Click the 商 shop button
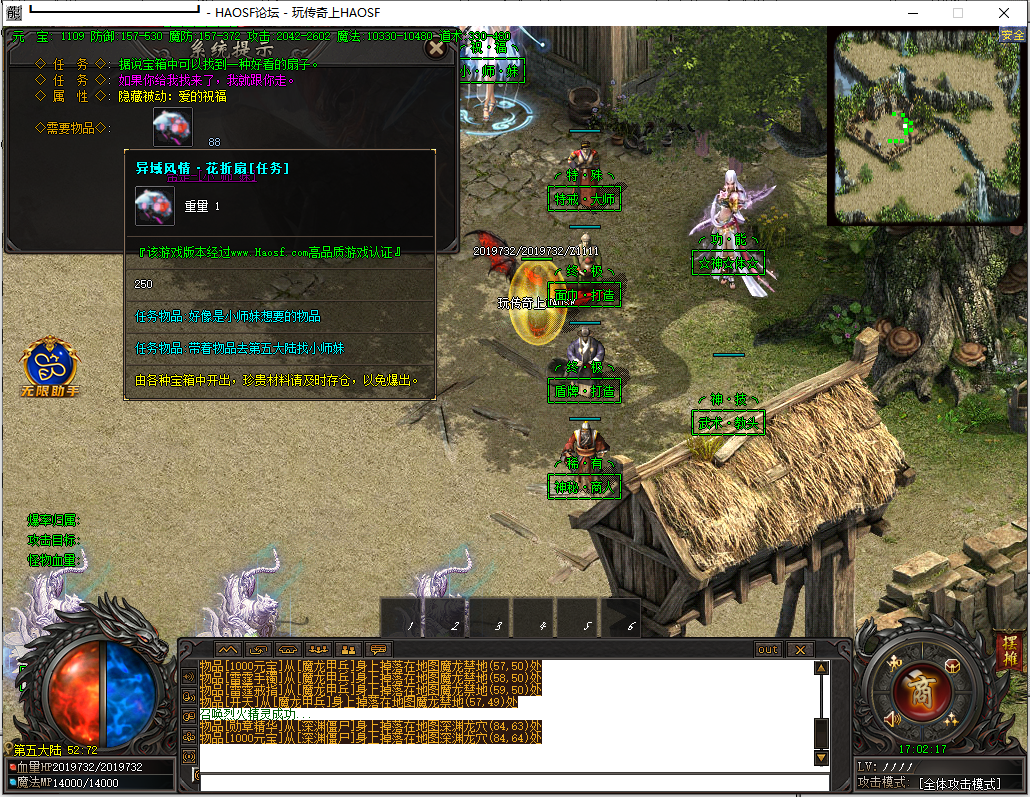The height and width of the screenshot is (797, 1030). click(920, 690)
